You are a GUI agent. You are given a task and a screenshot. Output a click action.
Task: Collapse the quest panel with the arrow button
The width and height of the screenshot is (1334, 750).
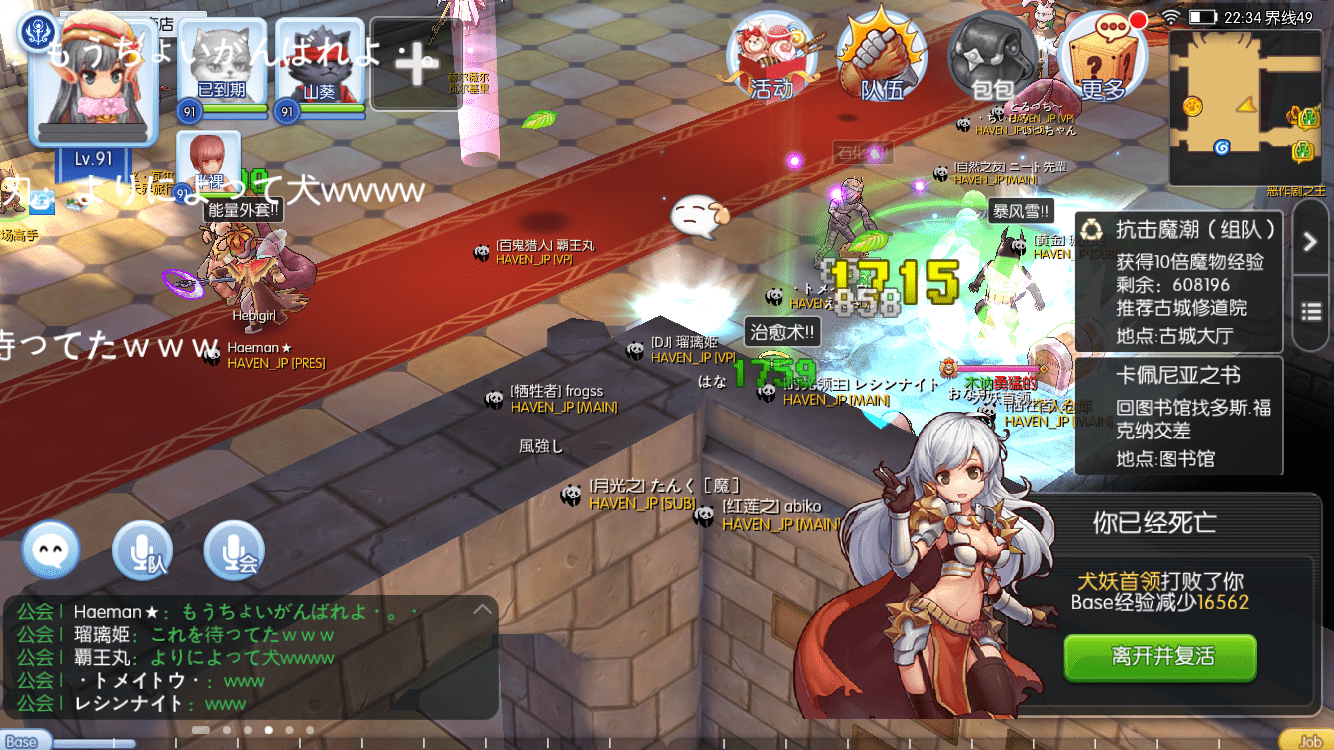click(1311, 240)
